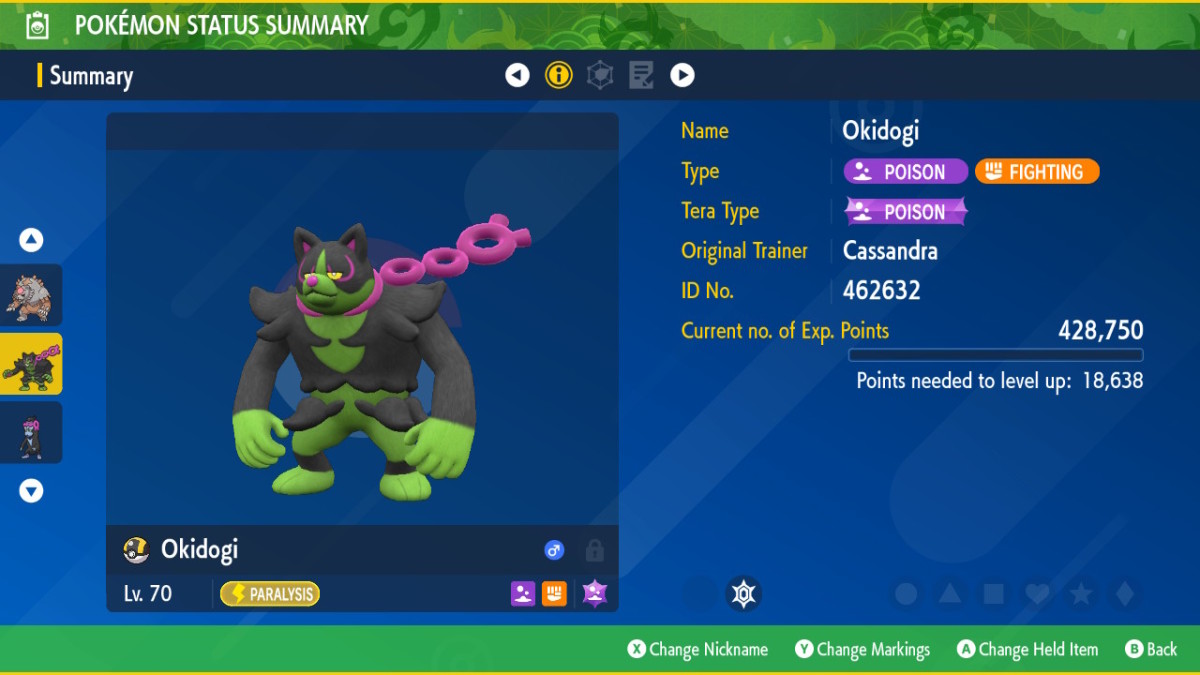Choose Change Held Item option
1200x675 pixels.
coord(1027,650)
